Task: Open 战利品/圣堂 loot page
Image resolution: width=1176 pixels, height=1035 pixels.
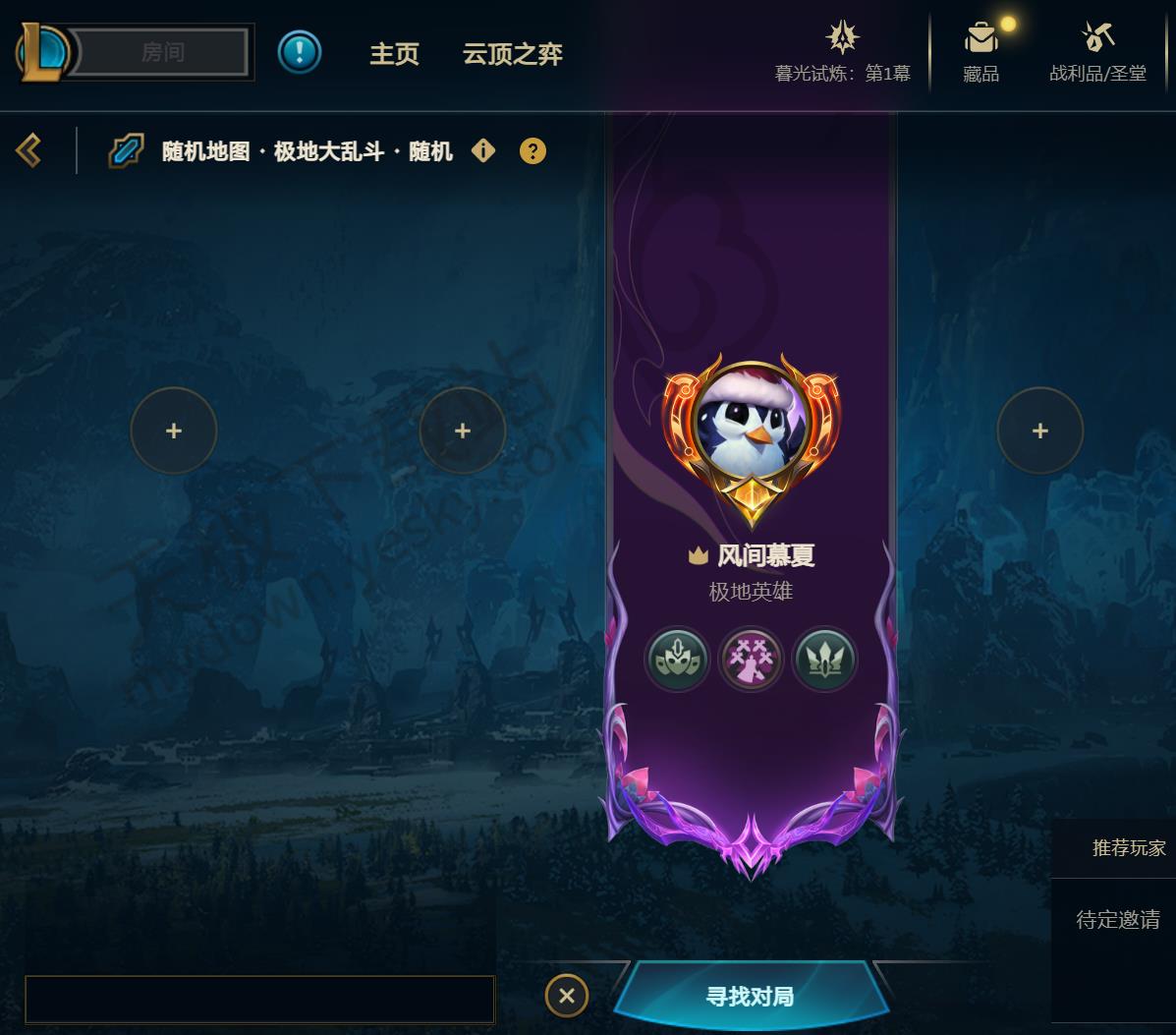Action: pos(1097,53)
